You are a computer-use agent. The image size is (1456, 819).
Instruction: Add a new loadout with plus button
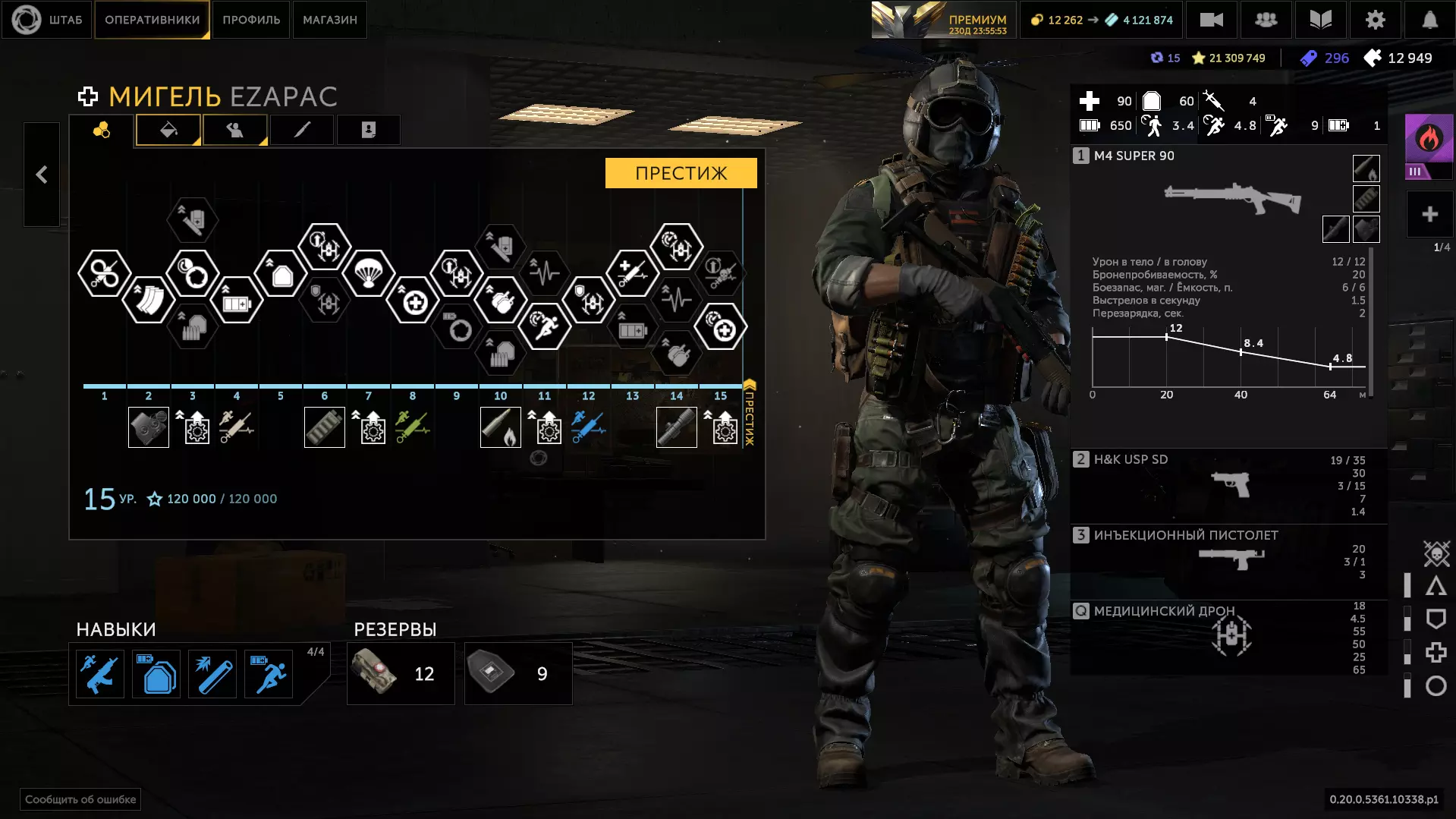[1429, 215]
